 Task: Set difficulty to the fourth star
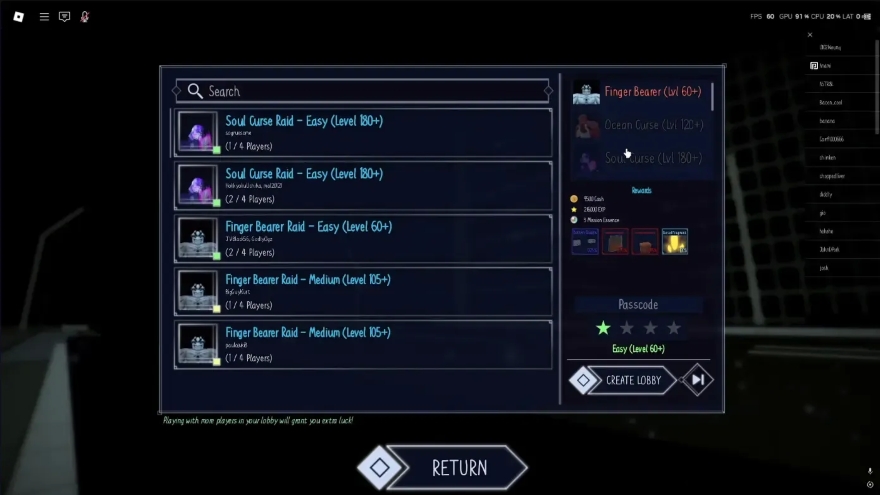(674, 328)
